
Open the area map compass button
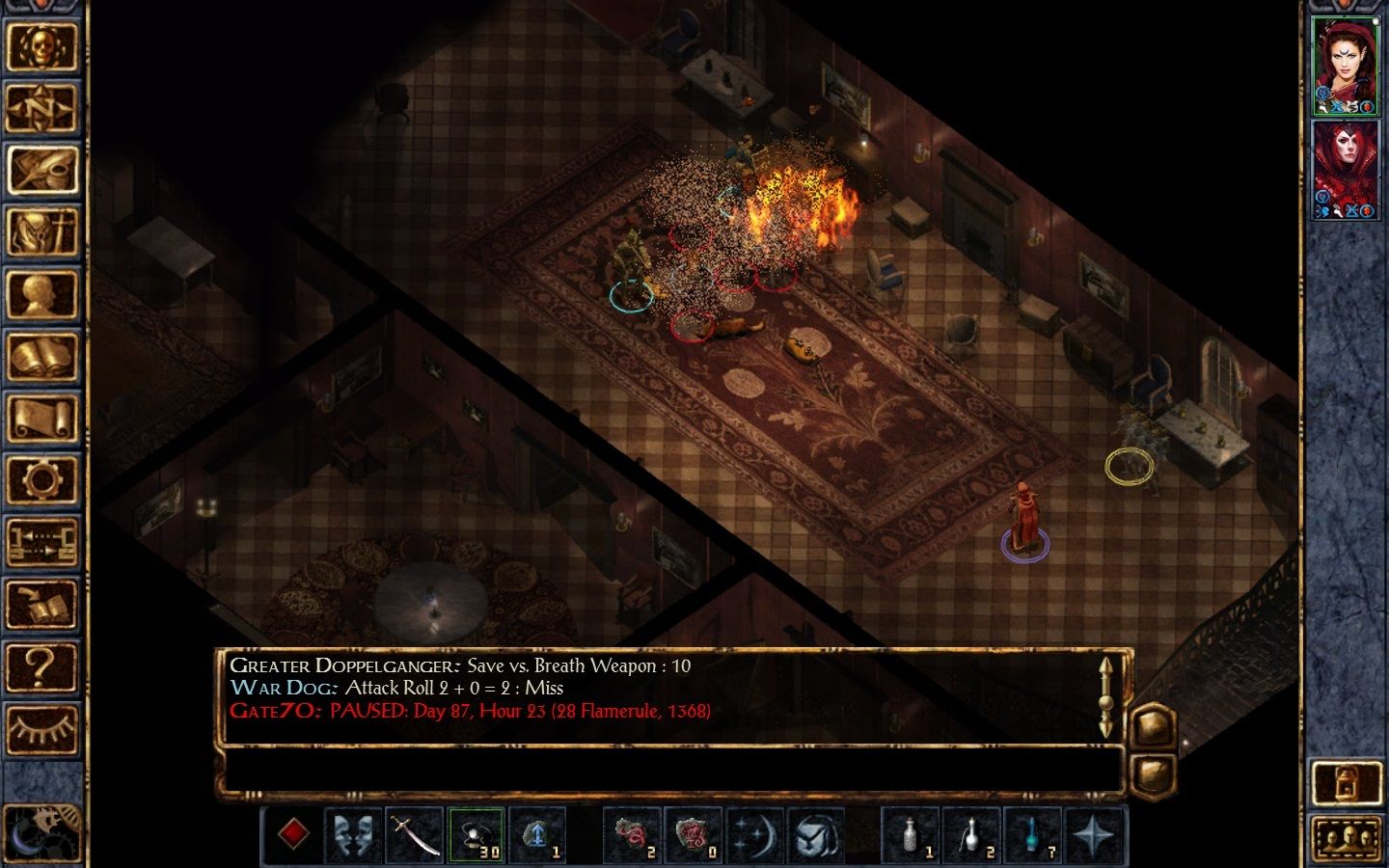pos(41,108)
